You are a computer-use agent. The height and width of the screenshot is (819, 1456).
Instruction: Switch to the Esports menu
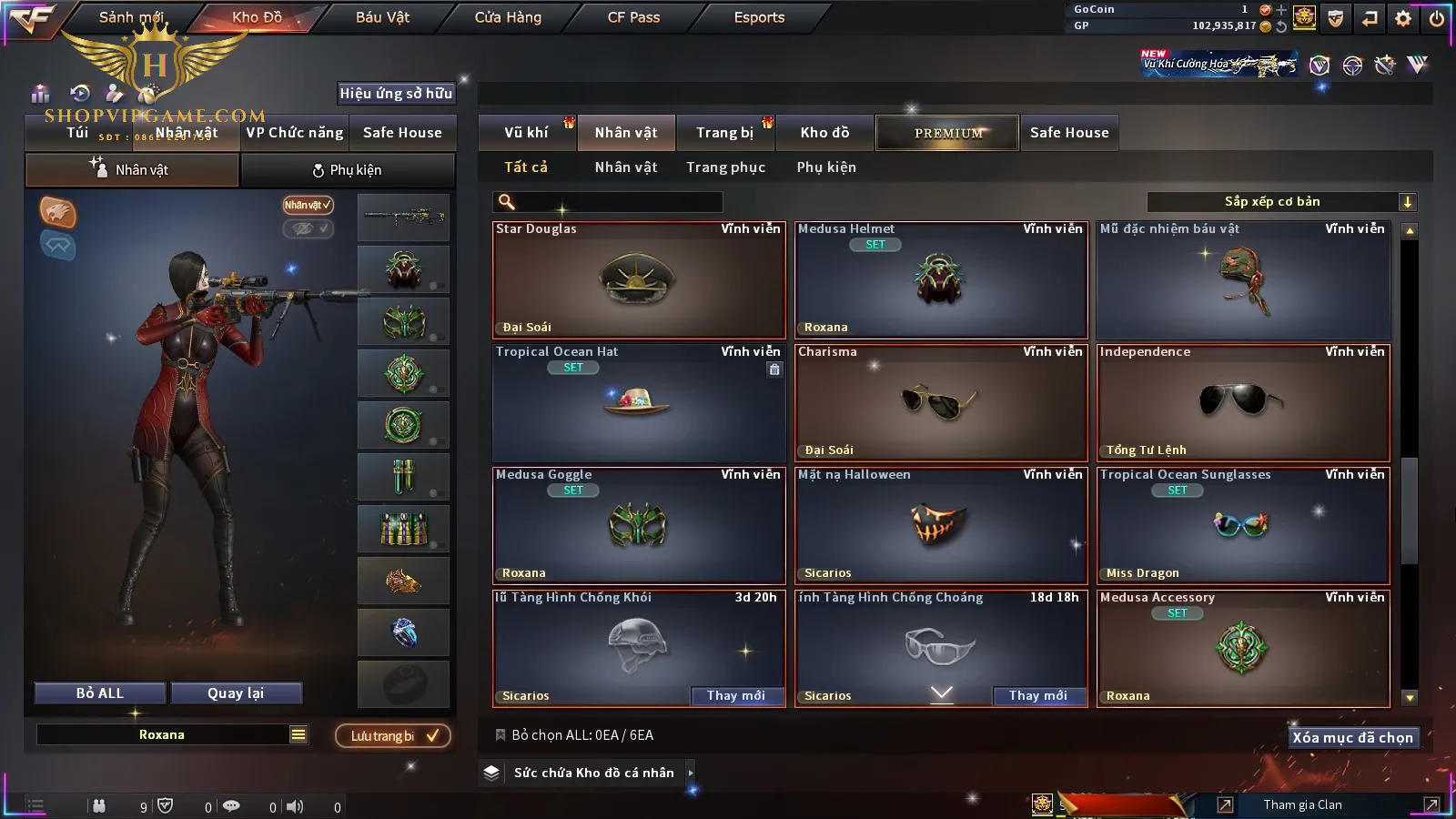[x=759, y=17]
